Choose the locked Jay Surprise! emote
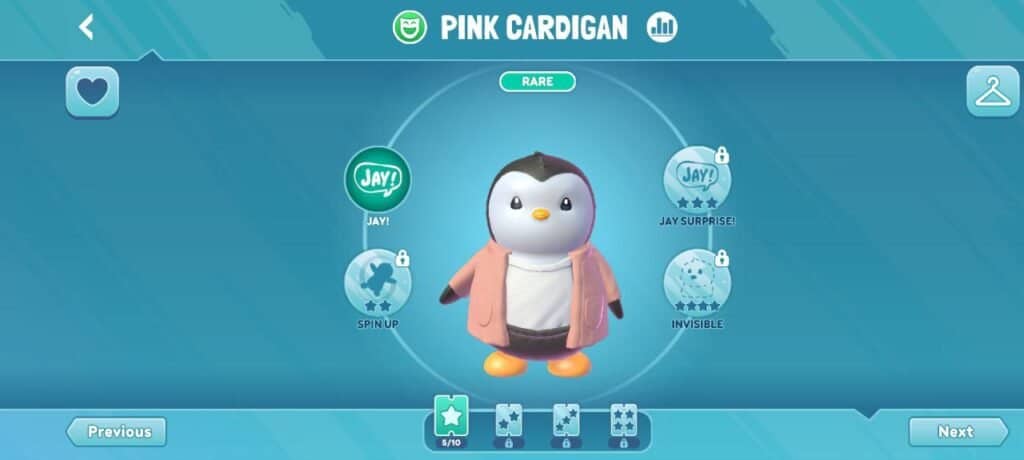1024x460 pixels. coord(697,180)
